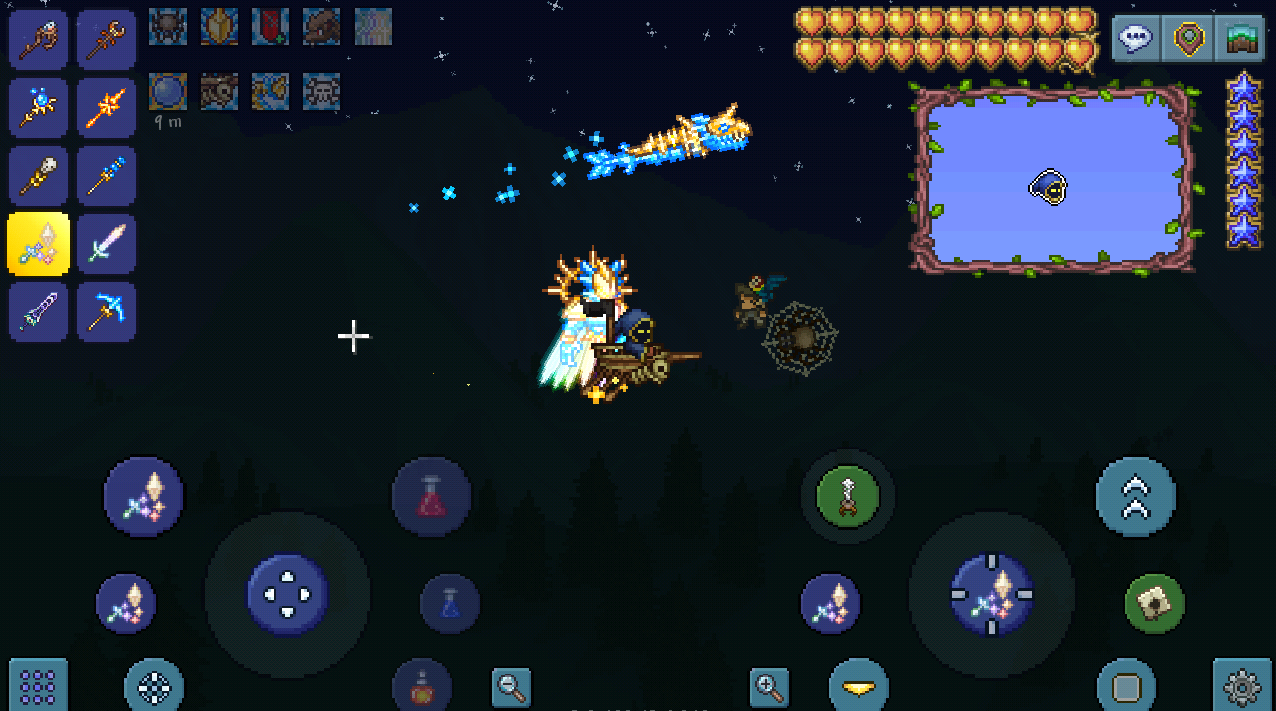
Task: Open the housing menu button
Action: [x=1240, y=40]
